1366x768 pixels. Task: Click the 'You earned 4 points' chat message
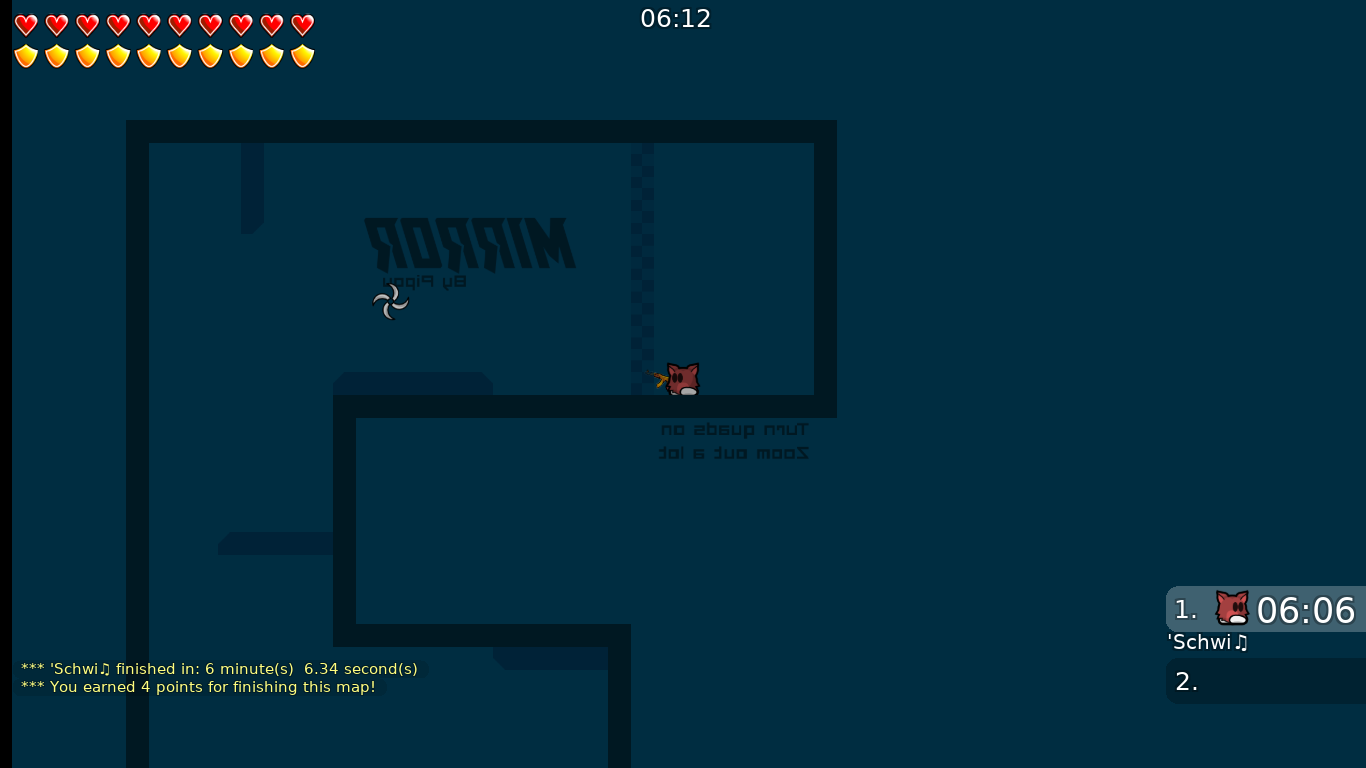point(199,687)
